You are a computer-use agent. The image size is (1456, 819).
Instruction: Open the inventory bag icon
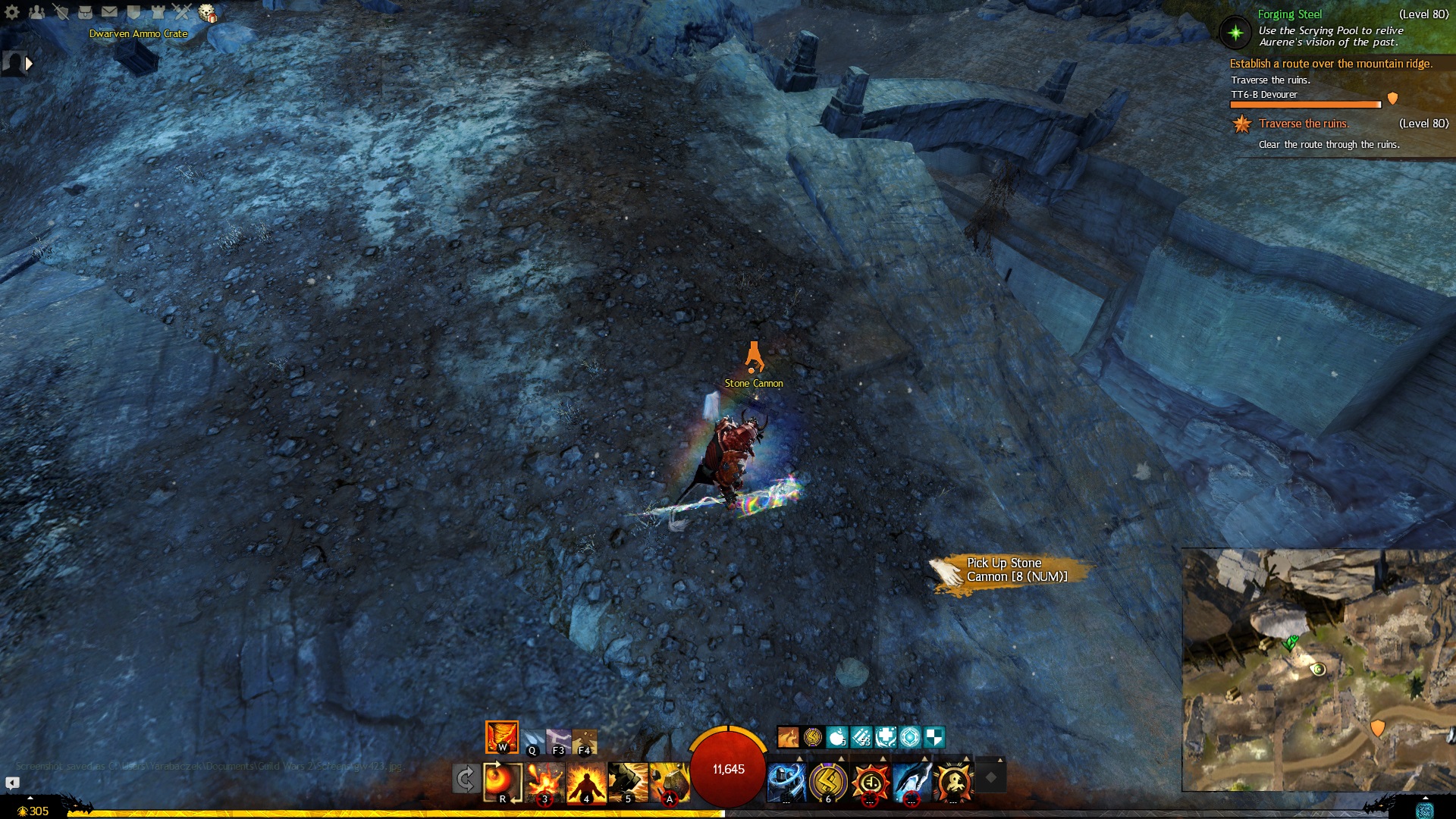click(85, 11)
